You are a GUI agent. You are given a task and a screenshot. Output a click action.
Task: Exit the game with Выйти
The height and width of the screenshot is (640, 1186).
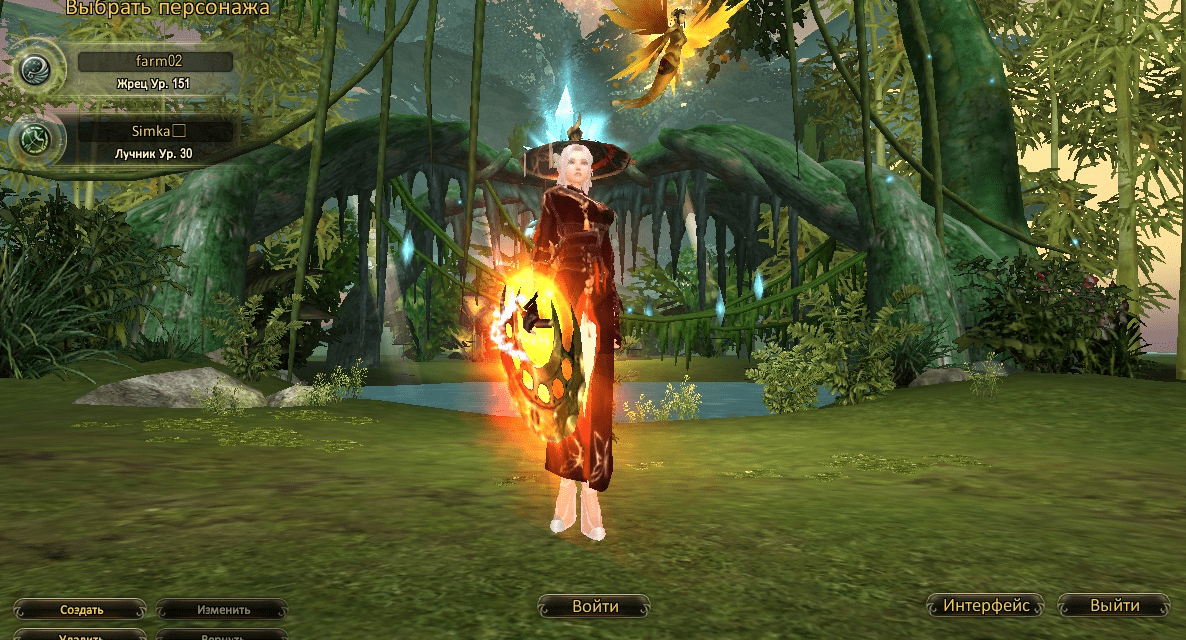coord(1114,605)
